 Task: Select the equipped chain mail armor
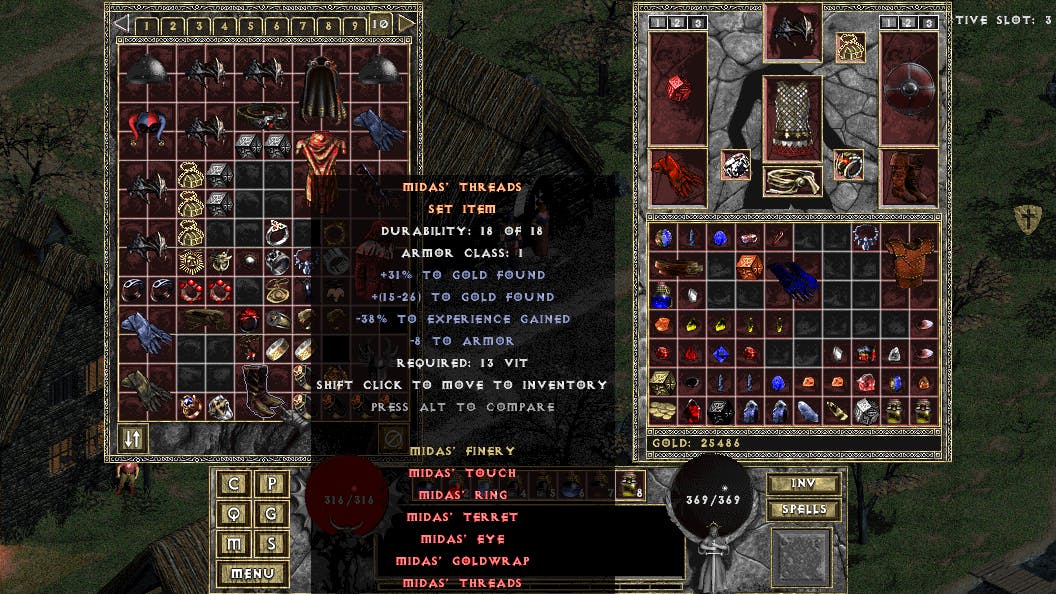pos(792,118)
